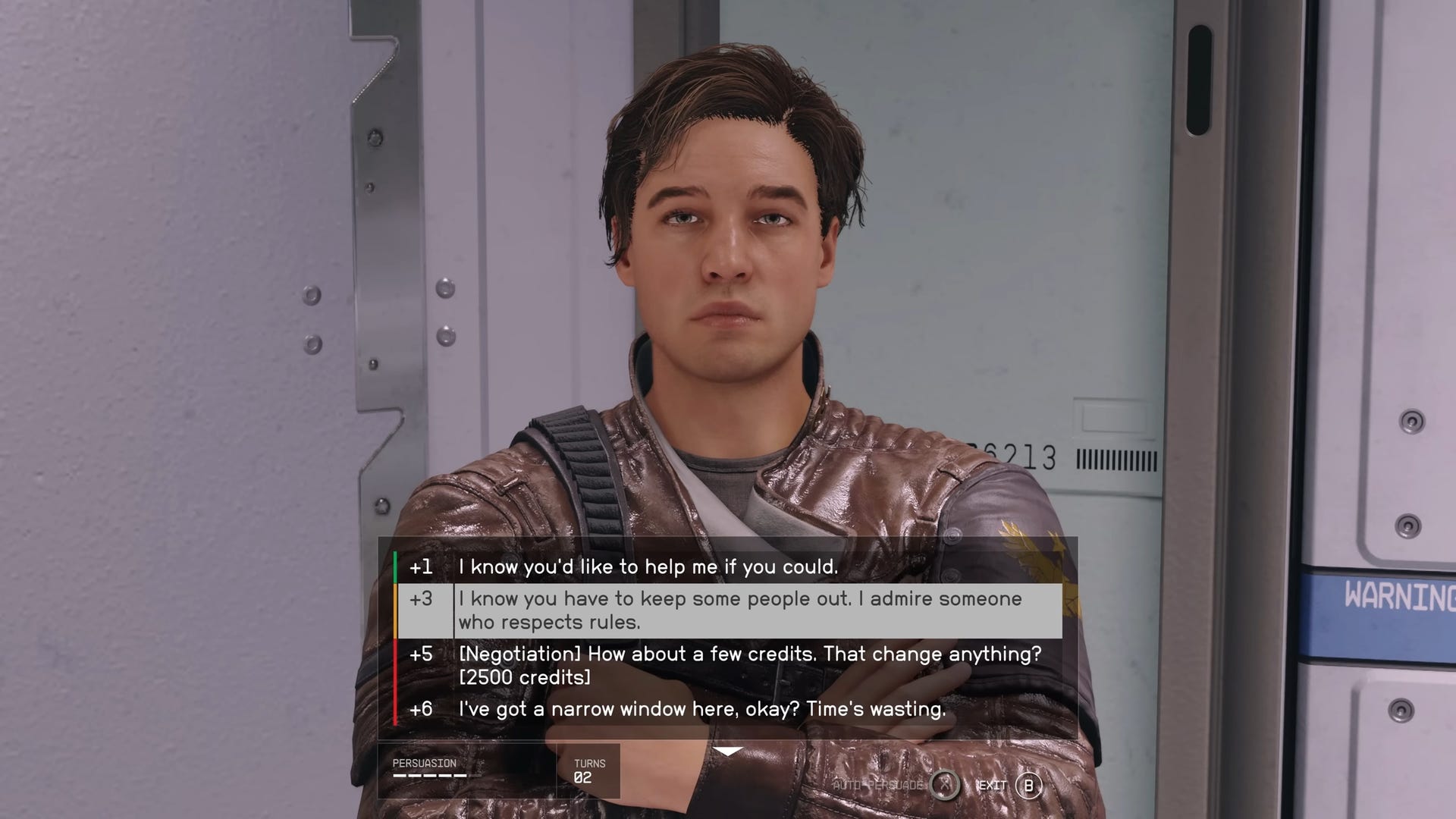
Task: Click the circular B icon next to Exit
Action: tap(1026, 786)
